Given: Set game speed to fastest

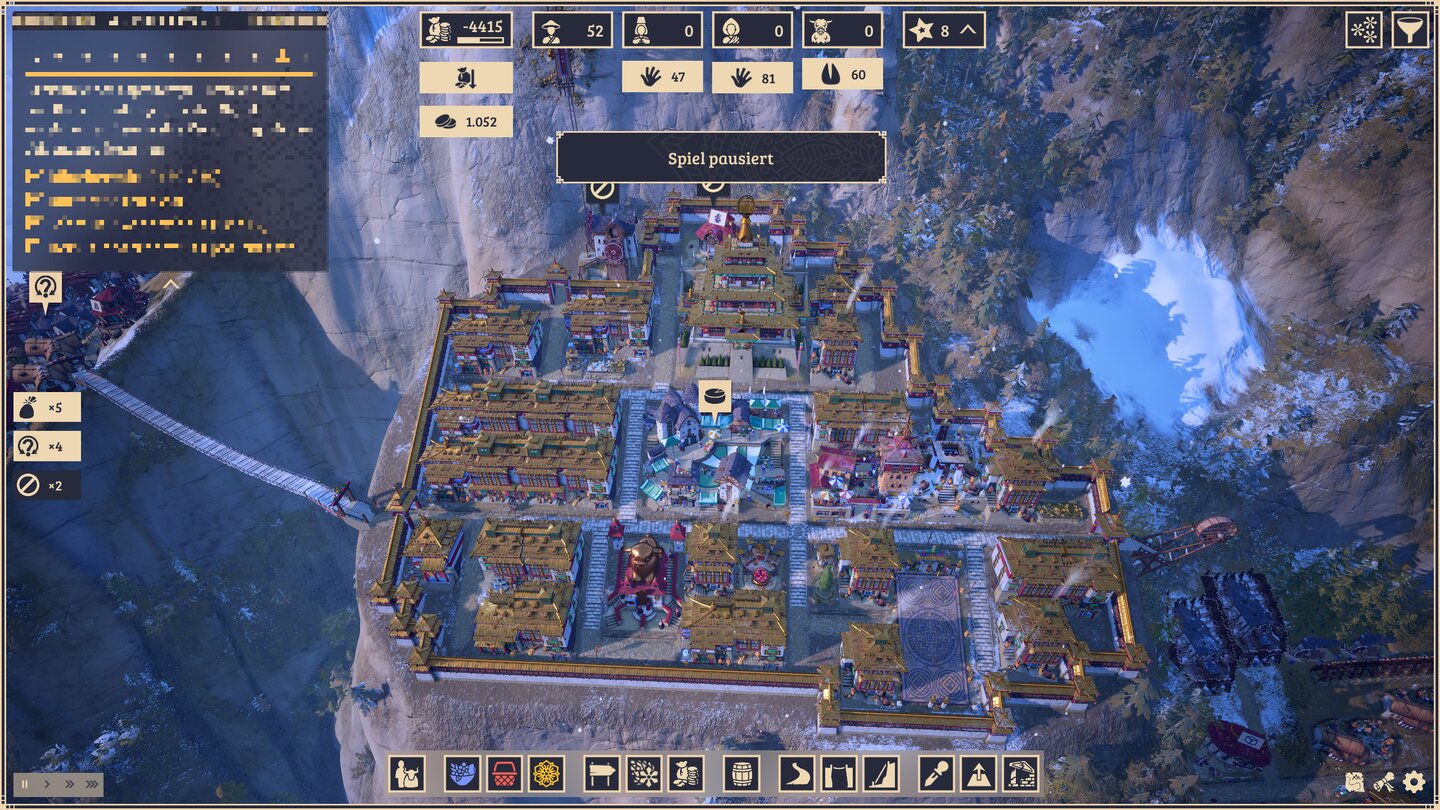Looking at the screenshot, I should [x=92, y=784].
